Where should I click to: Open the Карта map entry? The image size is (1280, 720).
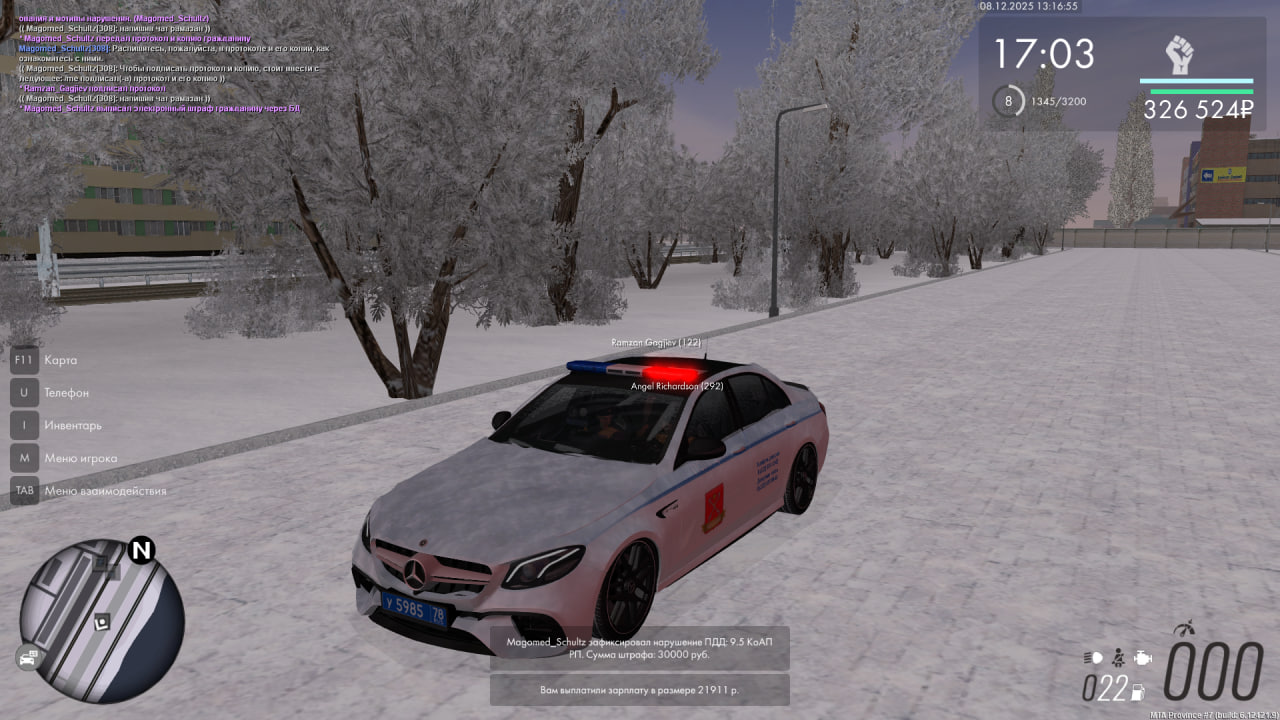click(x=60, y=360)
